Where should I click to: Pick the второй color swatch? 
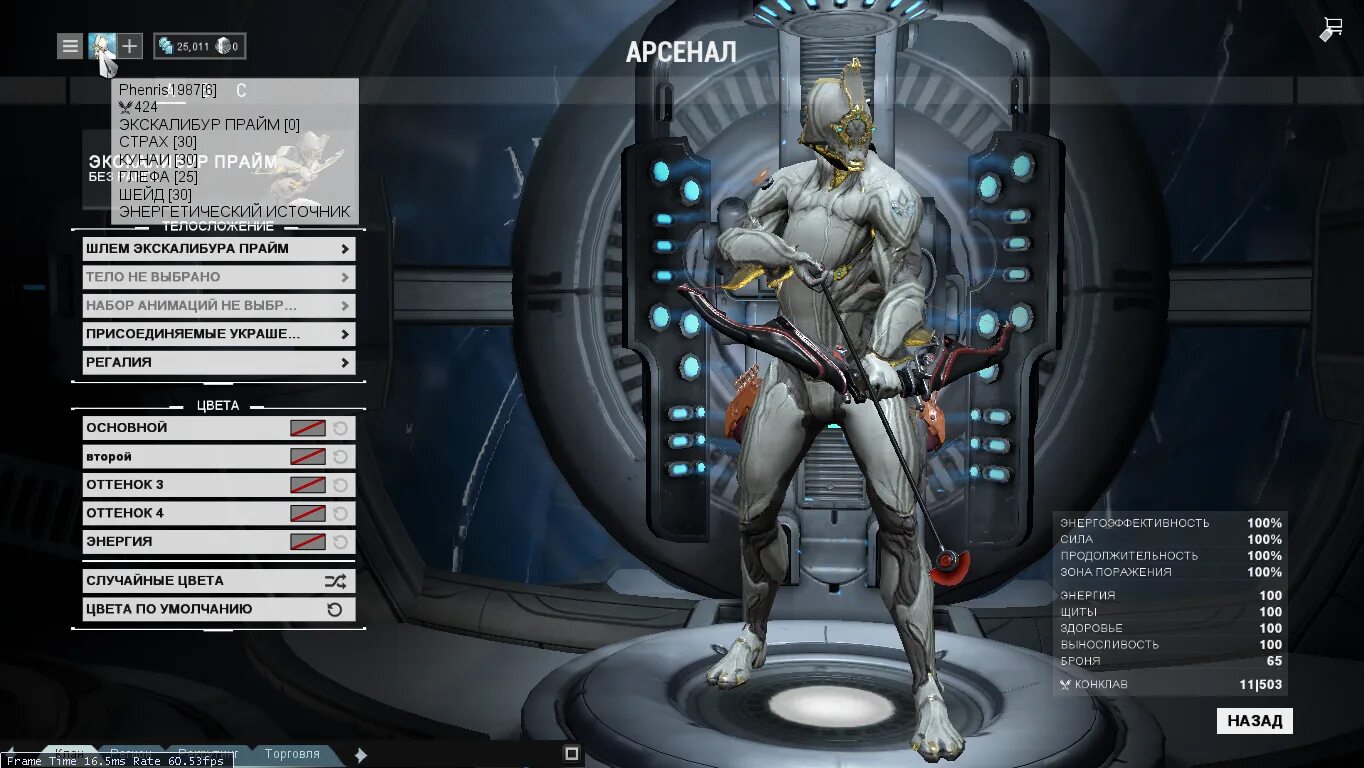[x=308, y=457]
